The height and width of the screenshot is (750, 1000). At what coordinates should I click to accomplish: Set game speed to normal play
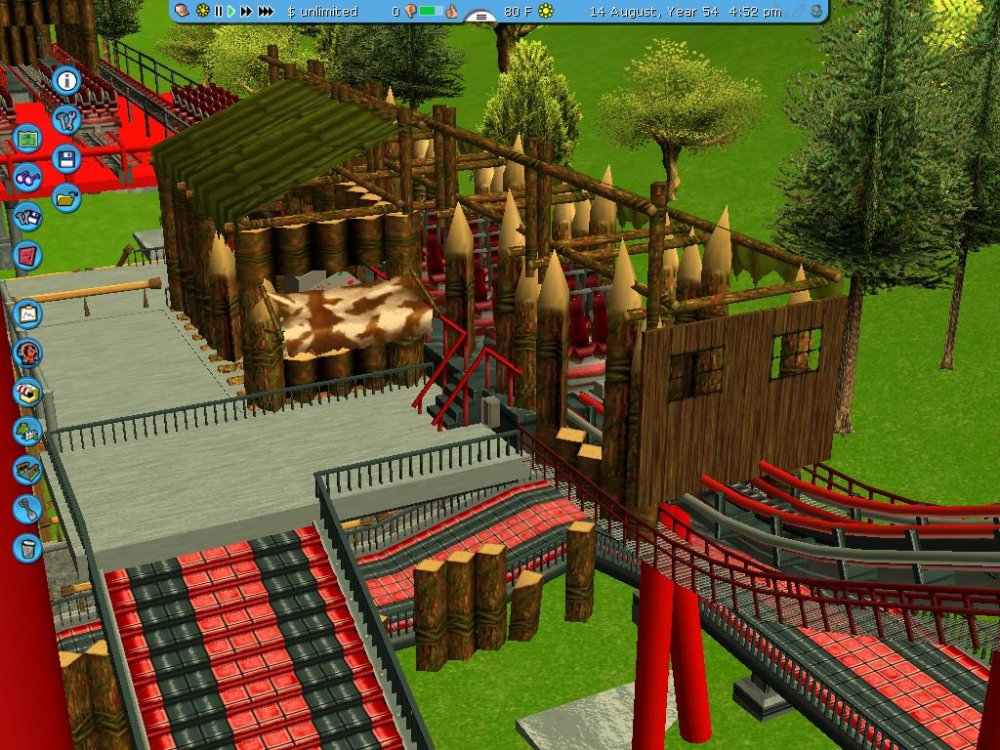pyautogui.click(x=231, y=11)
